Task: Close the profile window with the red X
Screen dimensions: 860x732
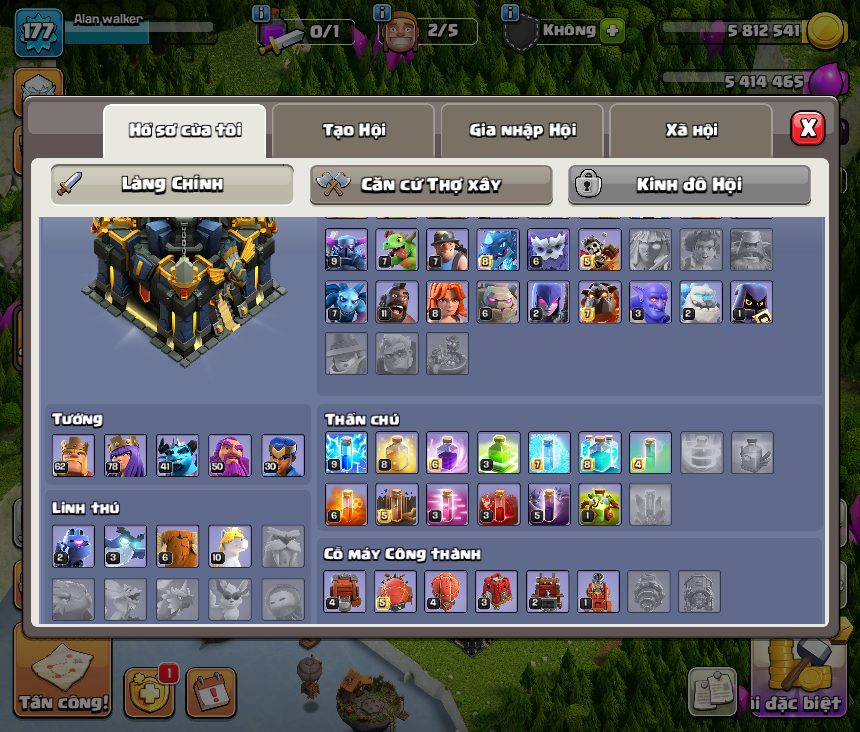Action: (807, 128)
